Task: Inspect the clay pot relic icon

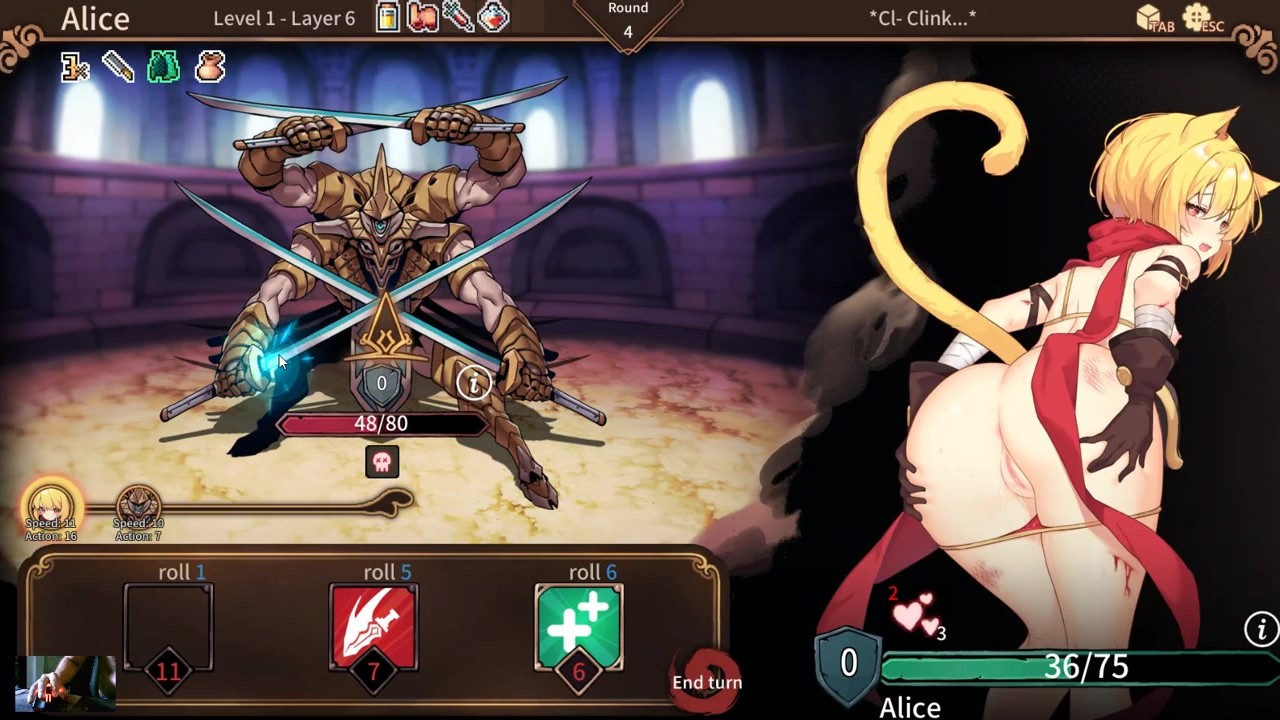Action: point(209,67)
